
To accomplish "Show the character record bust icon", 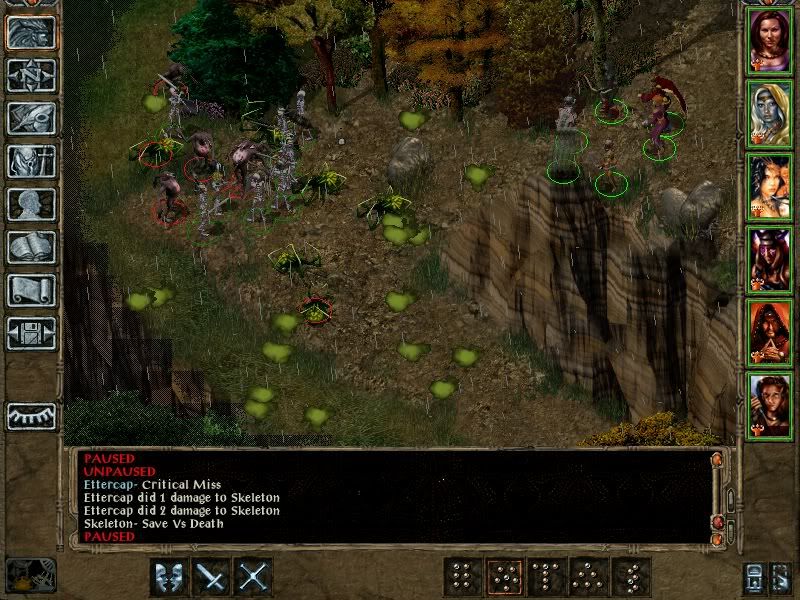I will click(31, 204).
